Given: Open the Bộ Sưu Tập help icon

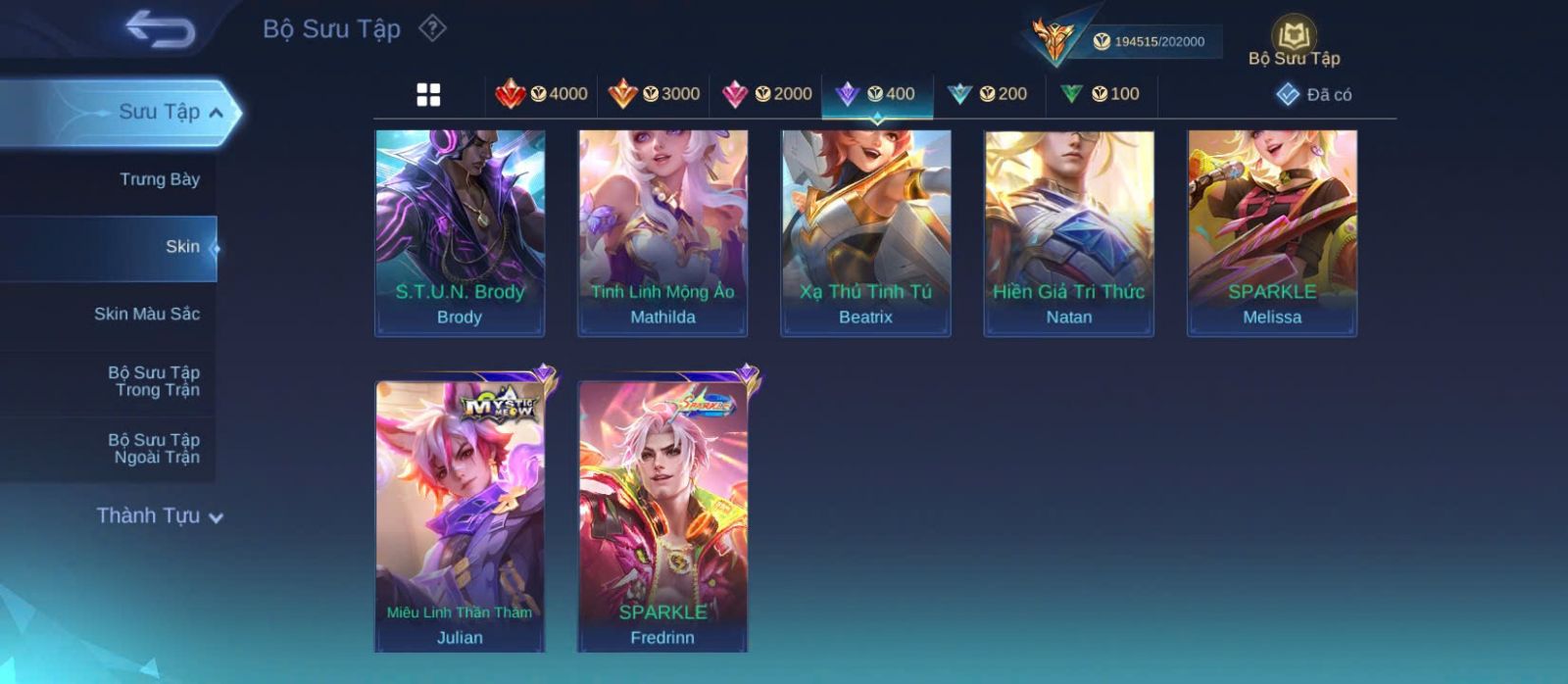Looking at the screenshot, I should pyautogui.click(x=432, y=28).
